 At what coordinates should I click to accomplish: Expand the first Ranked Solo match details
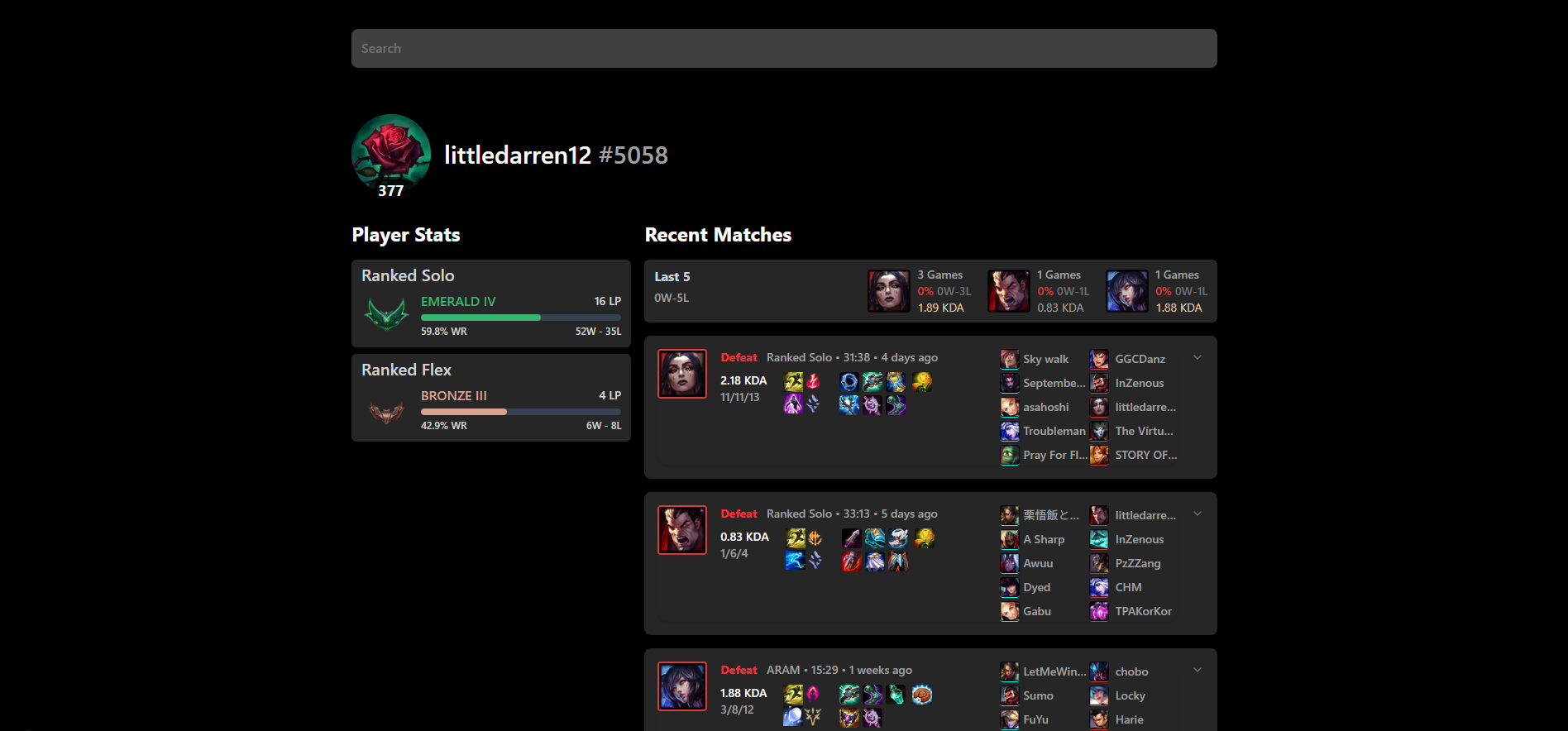coord(1197,356)
